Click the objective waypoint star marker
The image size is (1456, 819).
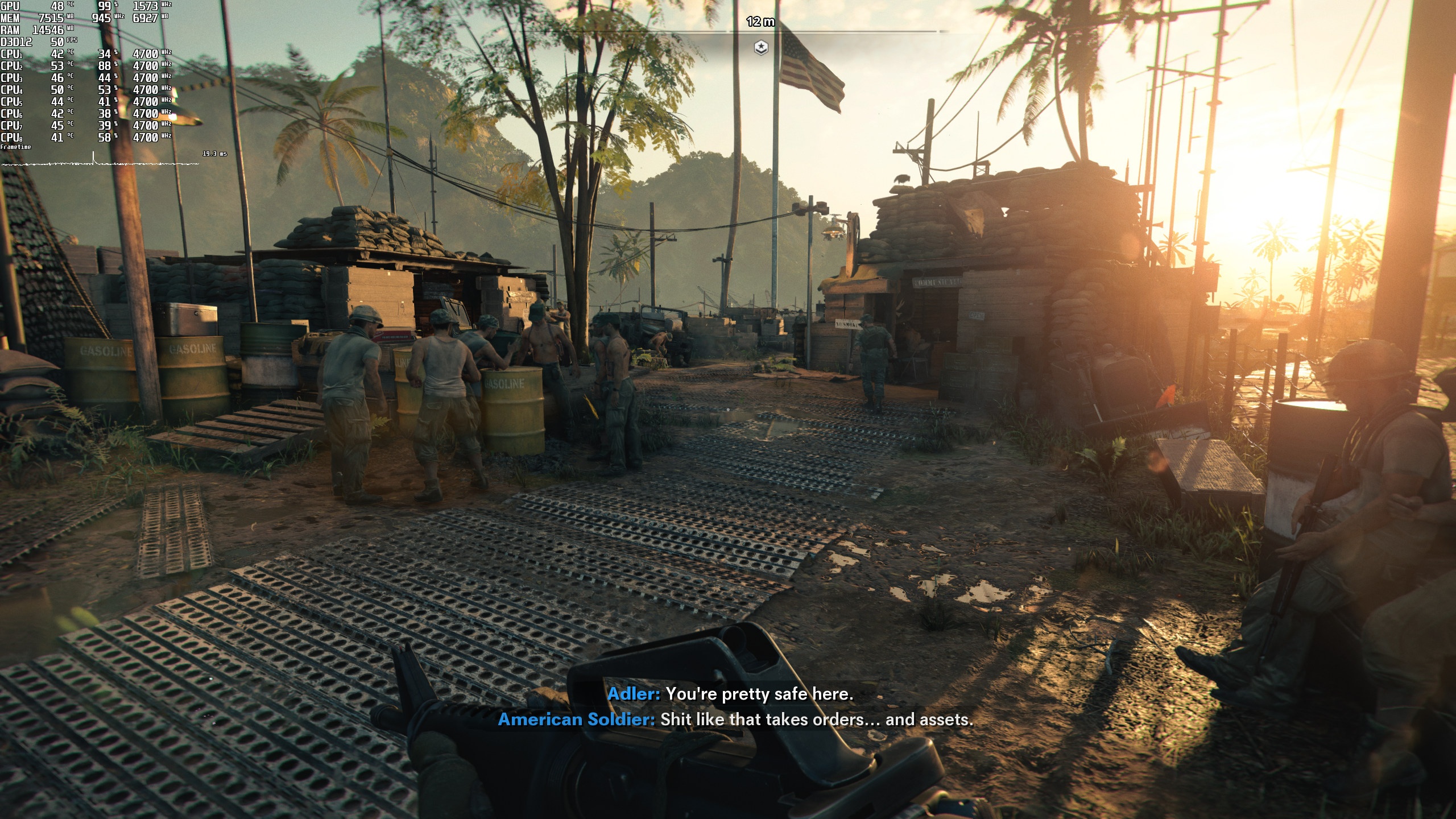tap(761, 48)
